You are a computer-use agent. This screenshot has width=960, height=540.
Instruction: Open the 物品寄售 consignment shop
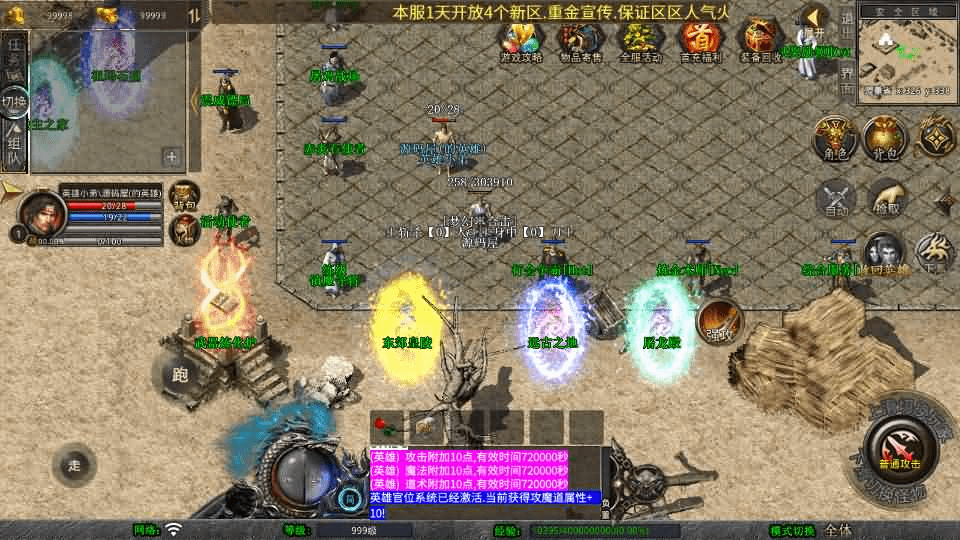pos(580,40)
